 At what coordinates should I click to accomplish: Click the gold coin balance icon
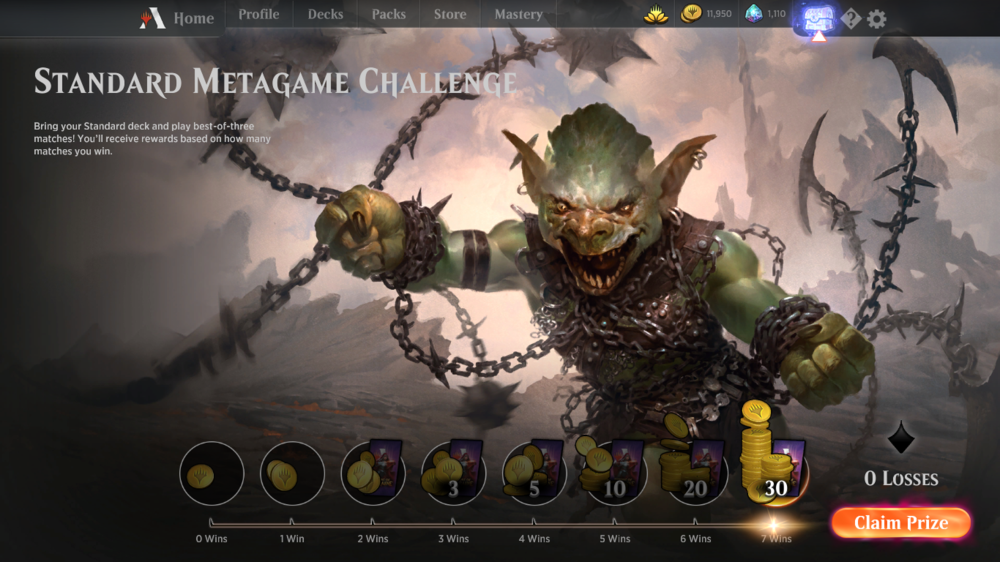click(x=691, y=14)
